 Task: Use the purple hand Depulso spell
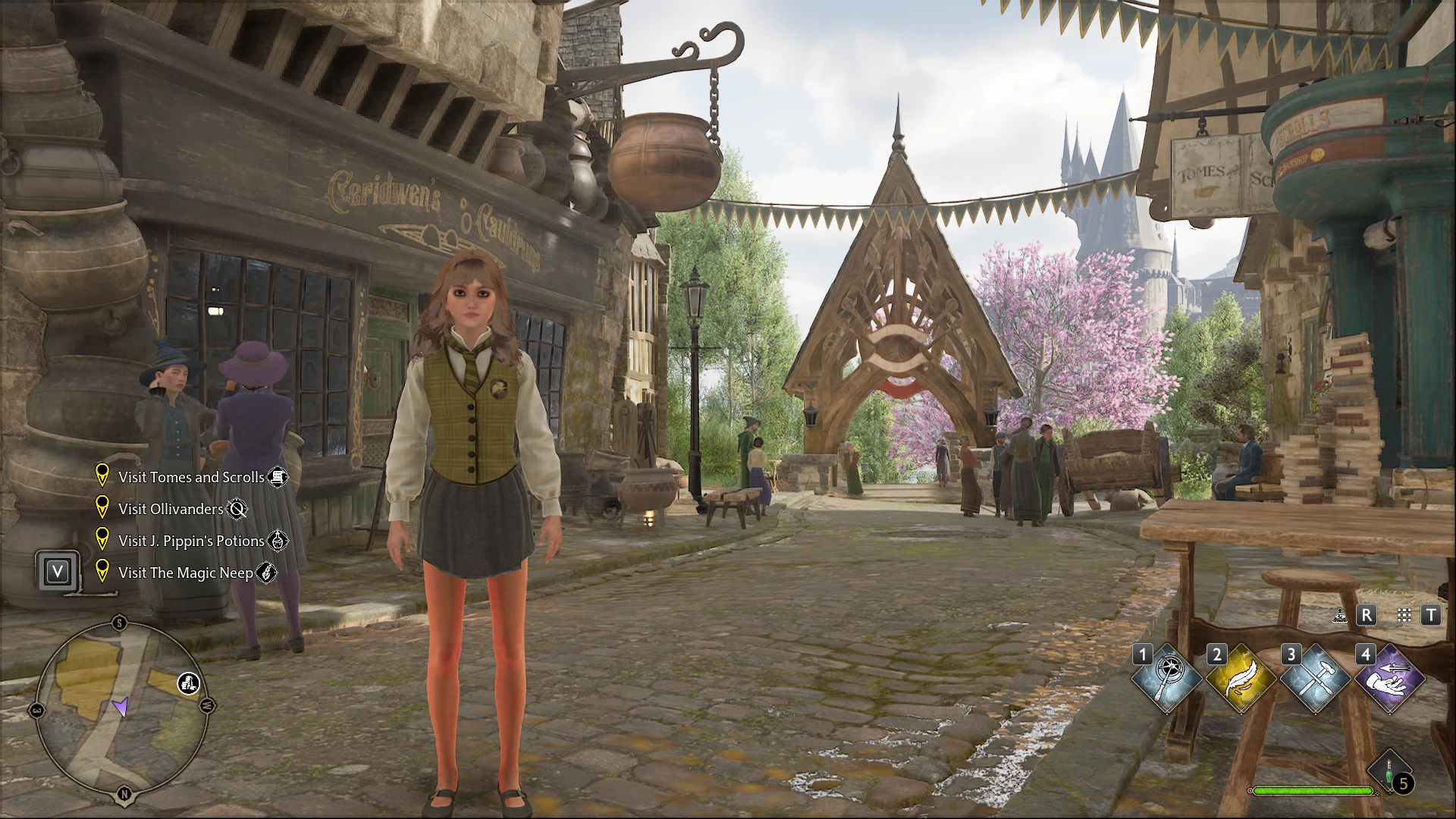[1390, 679]
